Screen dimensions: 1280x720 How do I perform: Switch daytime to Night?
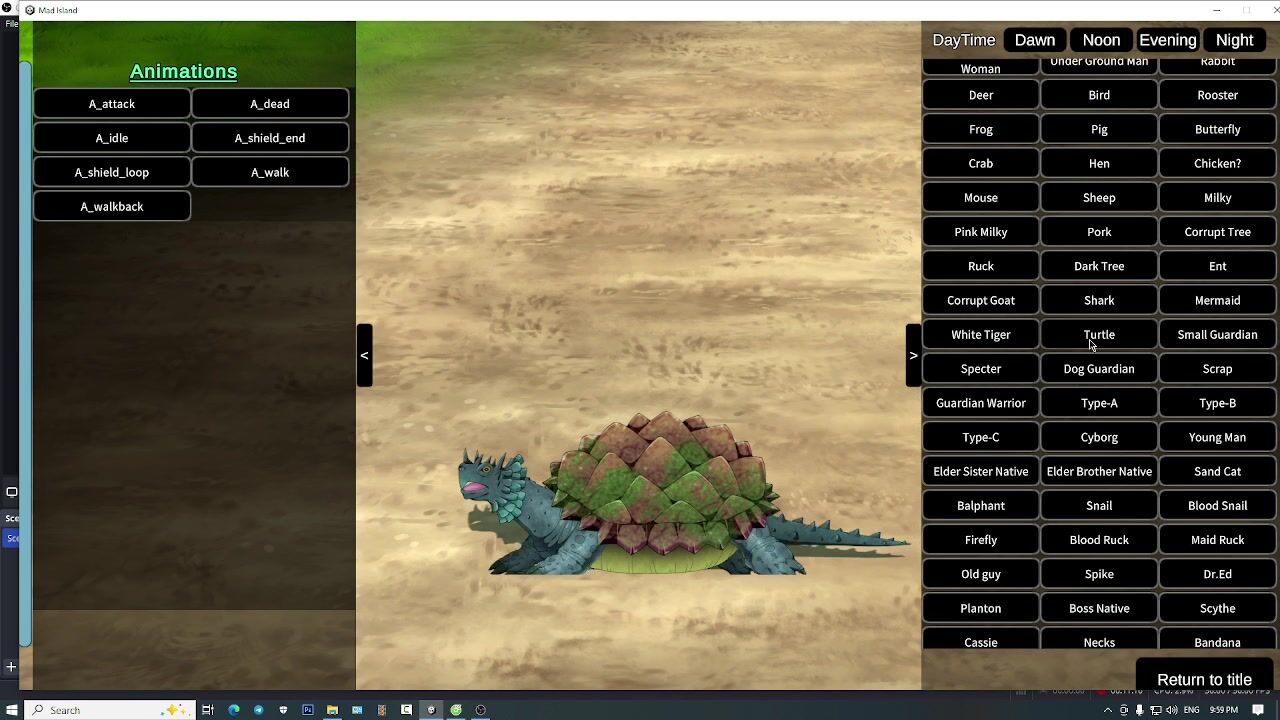[x=1234, y=40]
